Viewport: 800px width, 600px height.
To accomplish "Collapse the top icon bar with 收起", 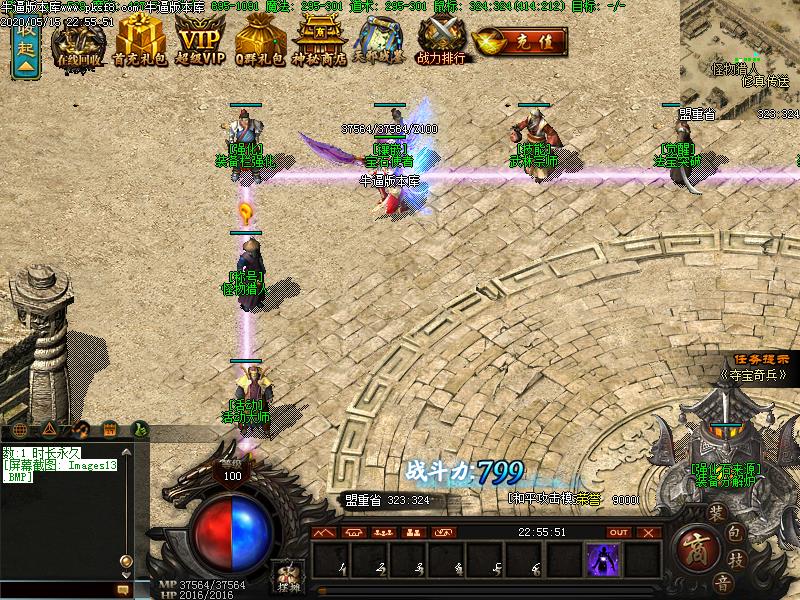I will pos(25,46).
